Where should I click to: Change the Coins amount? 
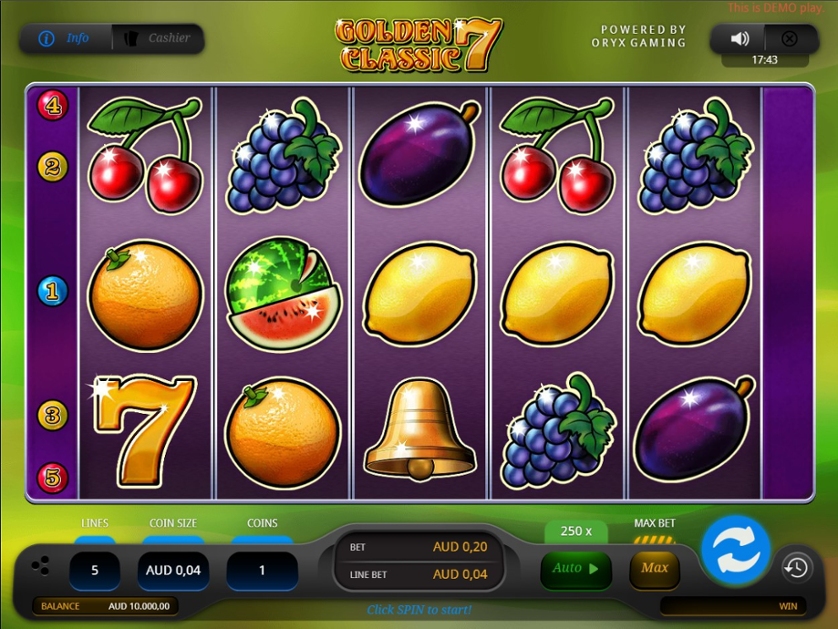(x=262, y=570)
